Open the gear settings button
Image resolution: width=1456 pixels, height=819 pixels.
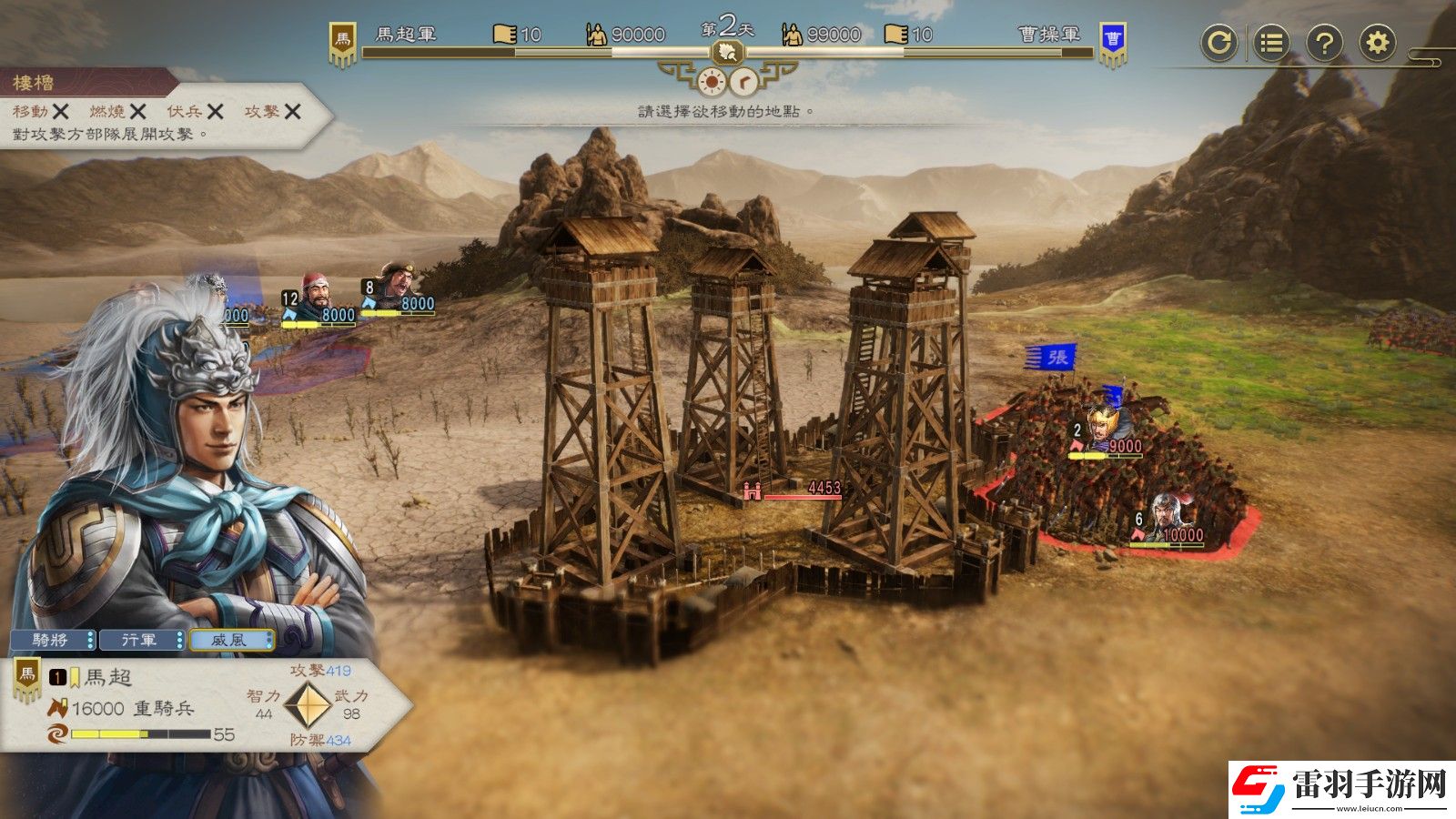pos(1378,43)
